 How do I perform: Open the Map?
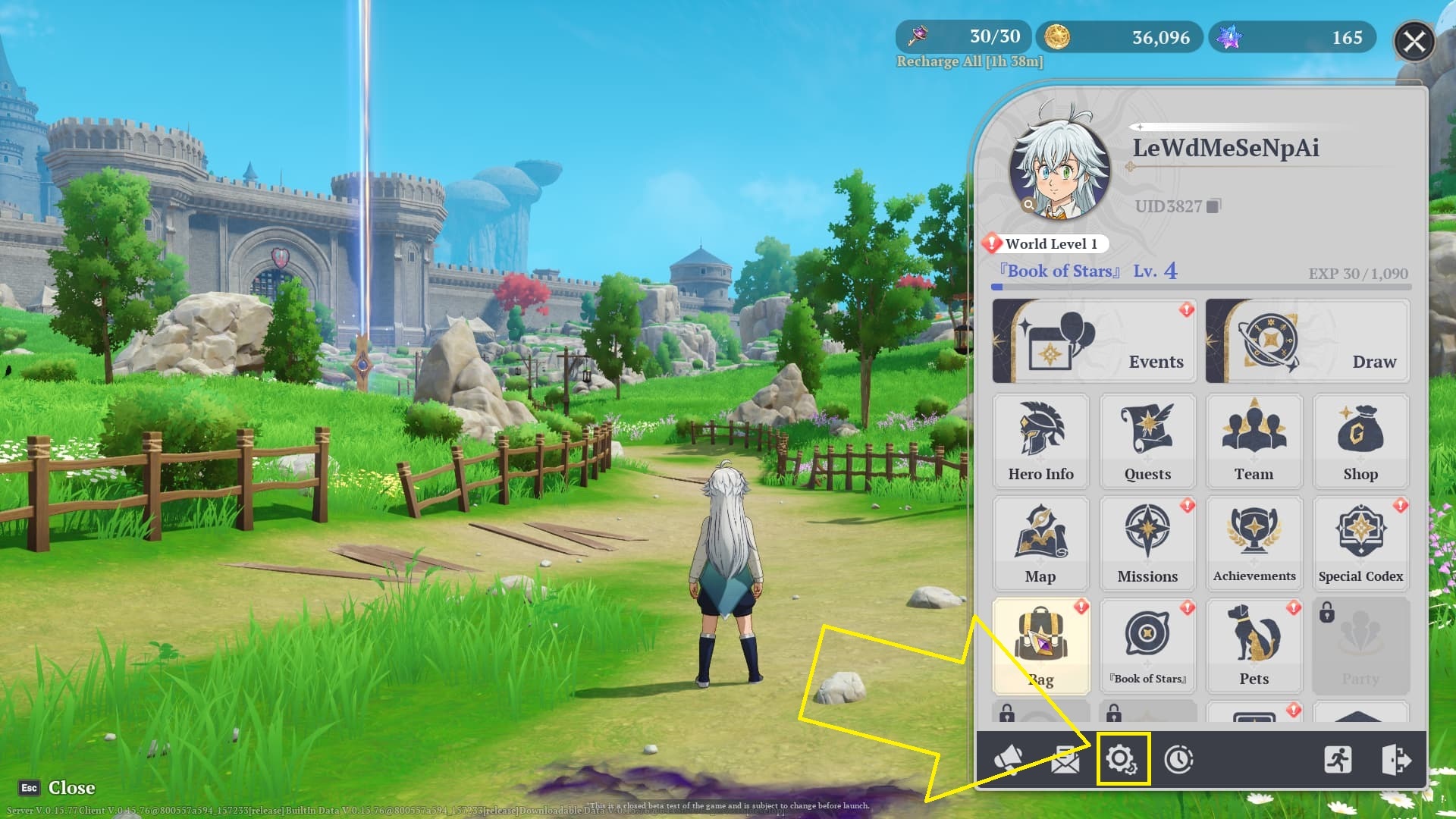pos(1040,543)
